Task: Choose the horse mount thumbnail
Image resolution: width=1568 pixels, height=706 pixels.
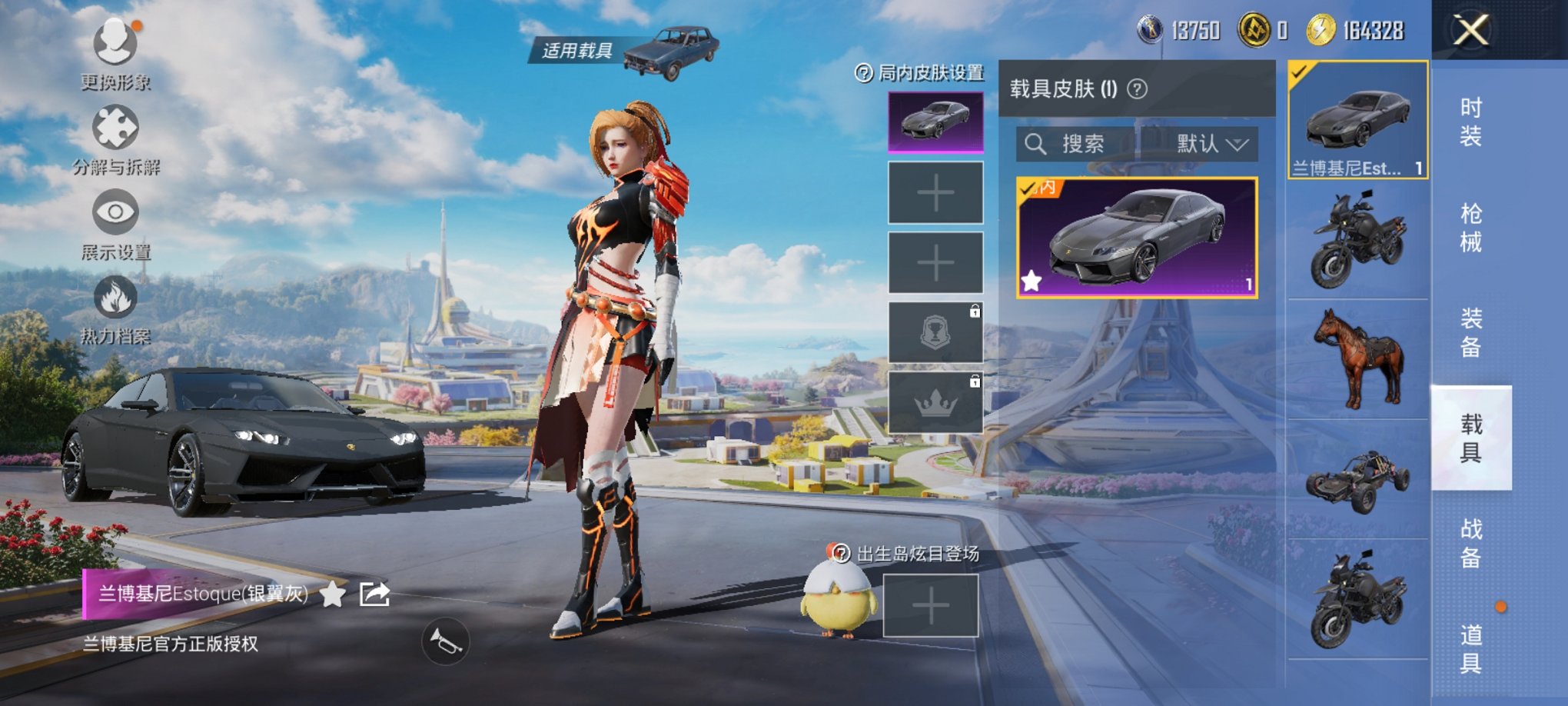Action: [1358, 359]
